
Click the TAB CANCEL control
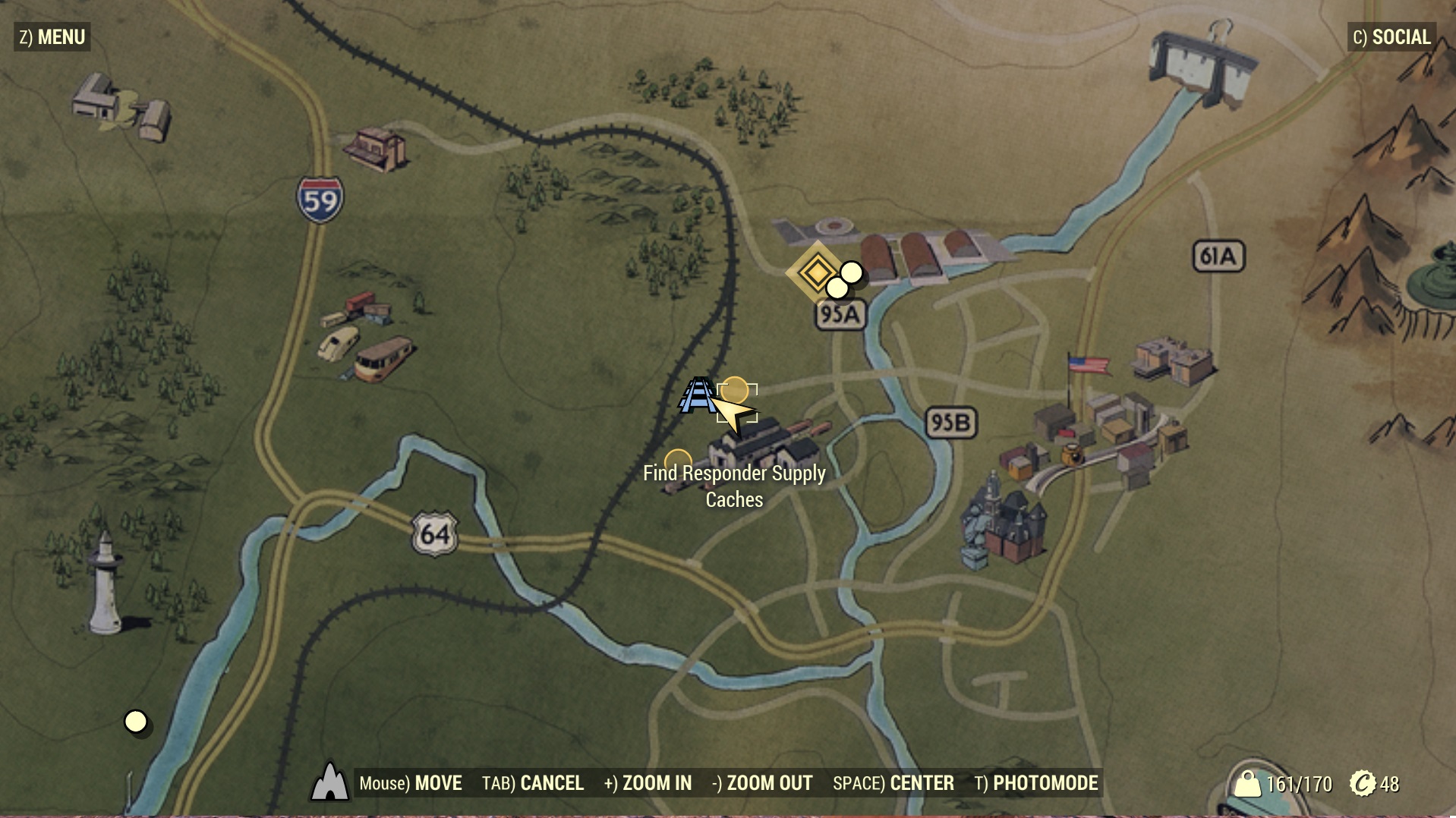[533, 782]
